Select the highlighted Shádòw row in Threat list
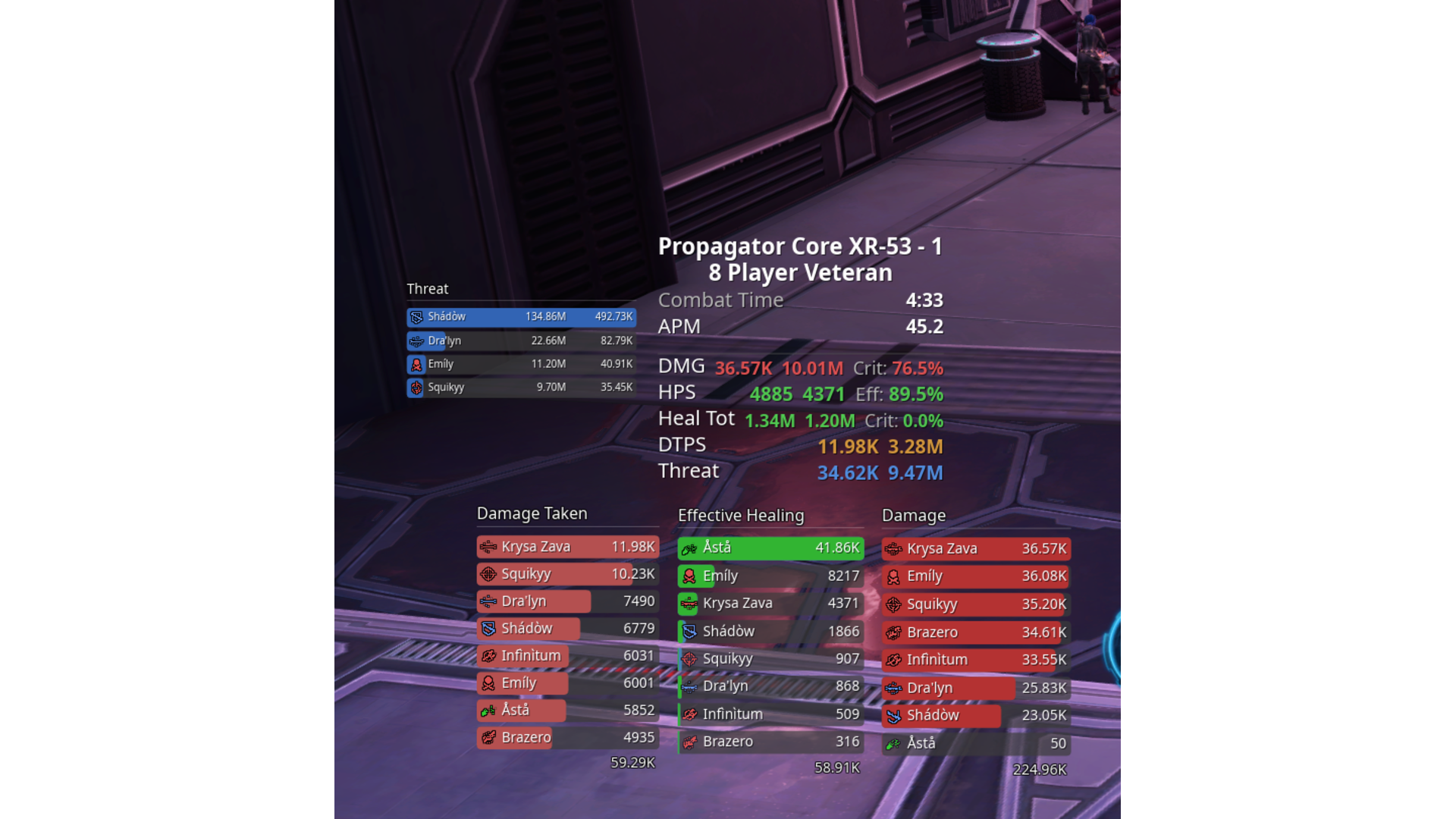The width and height of the screenshot is (1456, 819). (x=521, y=317)
